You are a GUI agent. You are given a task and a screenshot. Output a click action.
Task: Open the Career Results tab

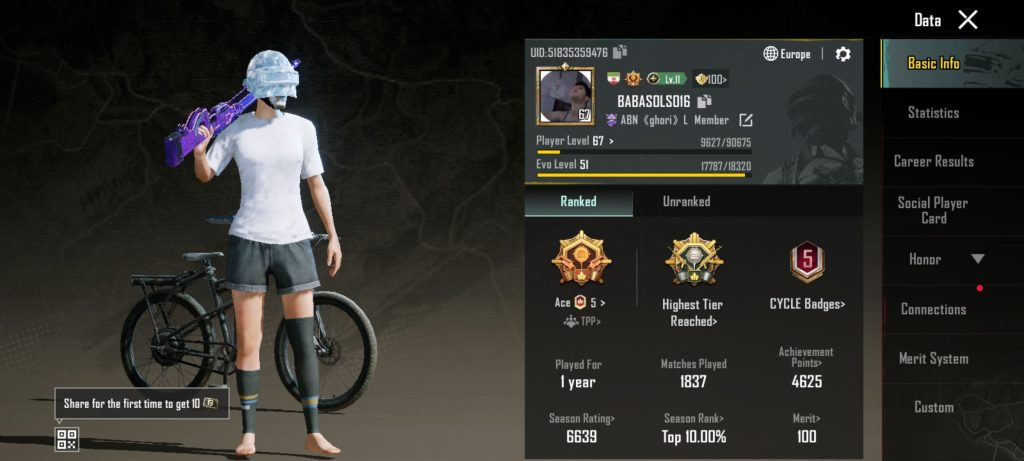coord(933,161)
